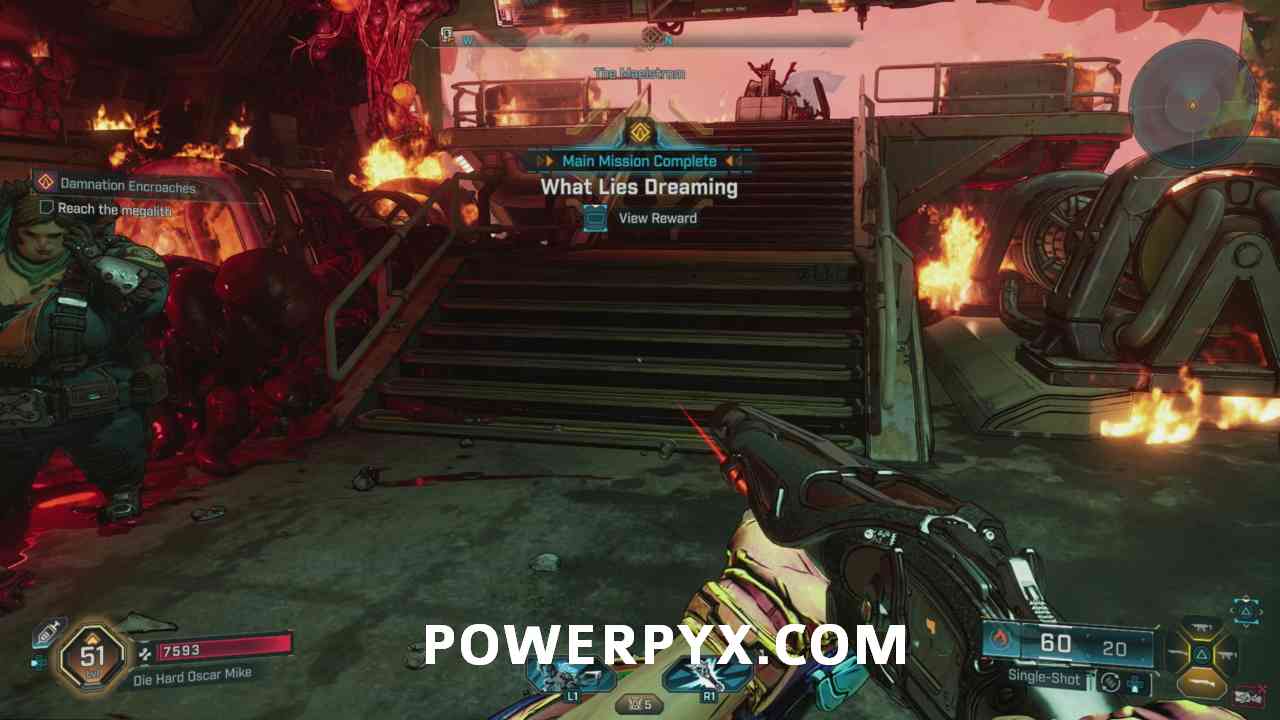Screen dimensions: 1280x720
Task: Open the circular minimap
Action: pos(1192,103)
